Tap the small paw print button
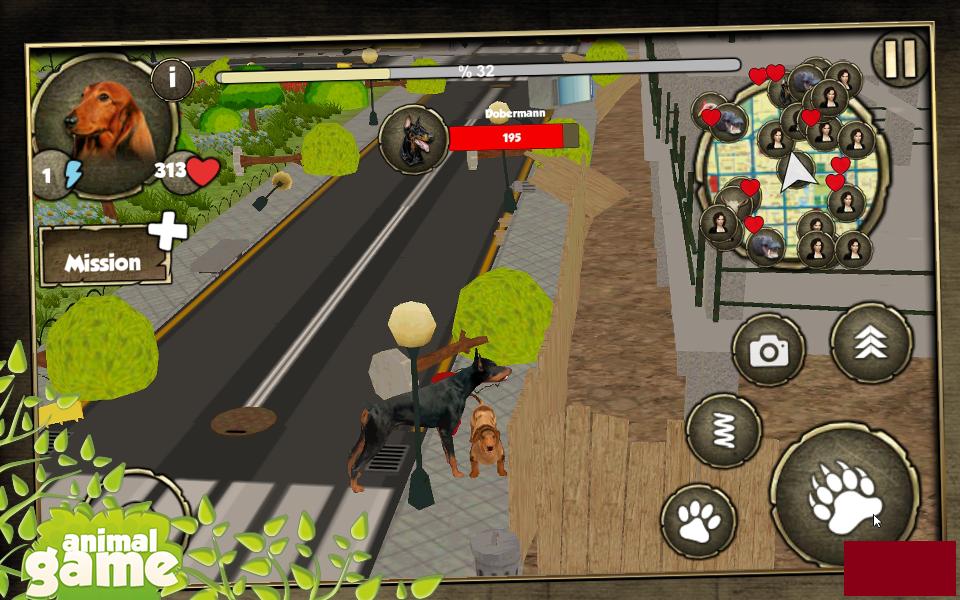Image resolution: width=960 pixels, height=600 pixels. point(698,521)
